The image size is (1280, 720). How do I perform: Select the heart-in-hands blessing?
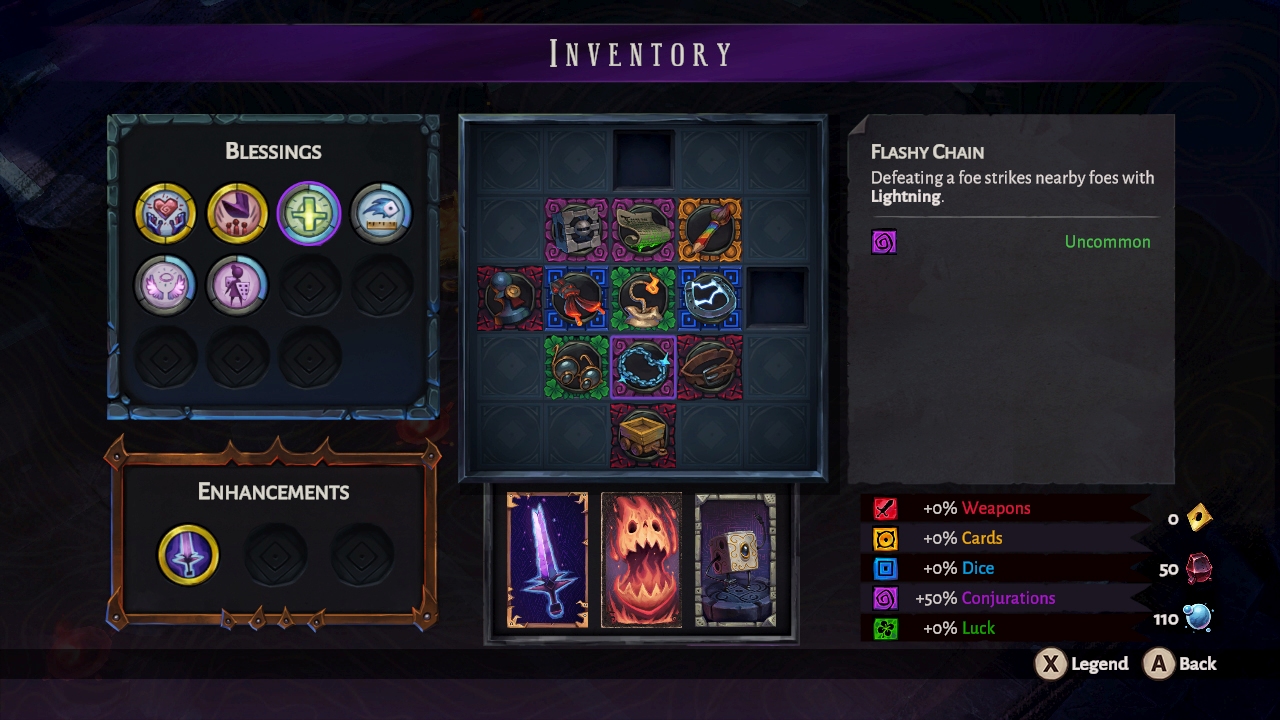[x=165, y=212]
